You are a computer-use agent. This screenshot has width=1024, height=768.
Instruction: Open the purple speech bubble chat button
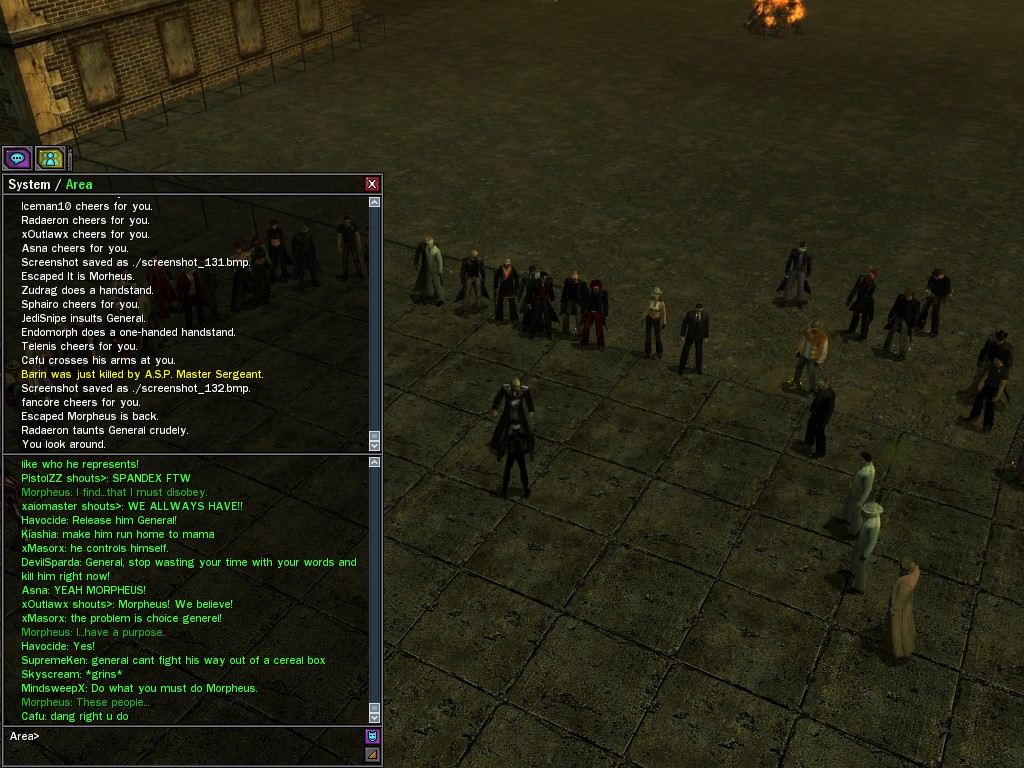click(17, 158)
